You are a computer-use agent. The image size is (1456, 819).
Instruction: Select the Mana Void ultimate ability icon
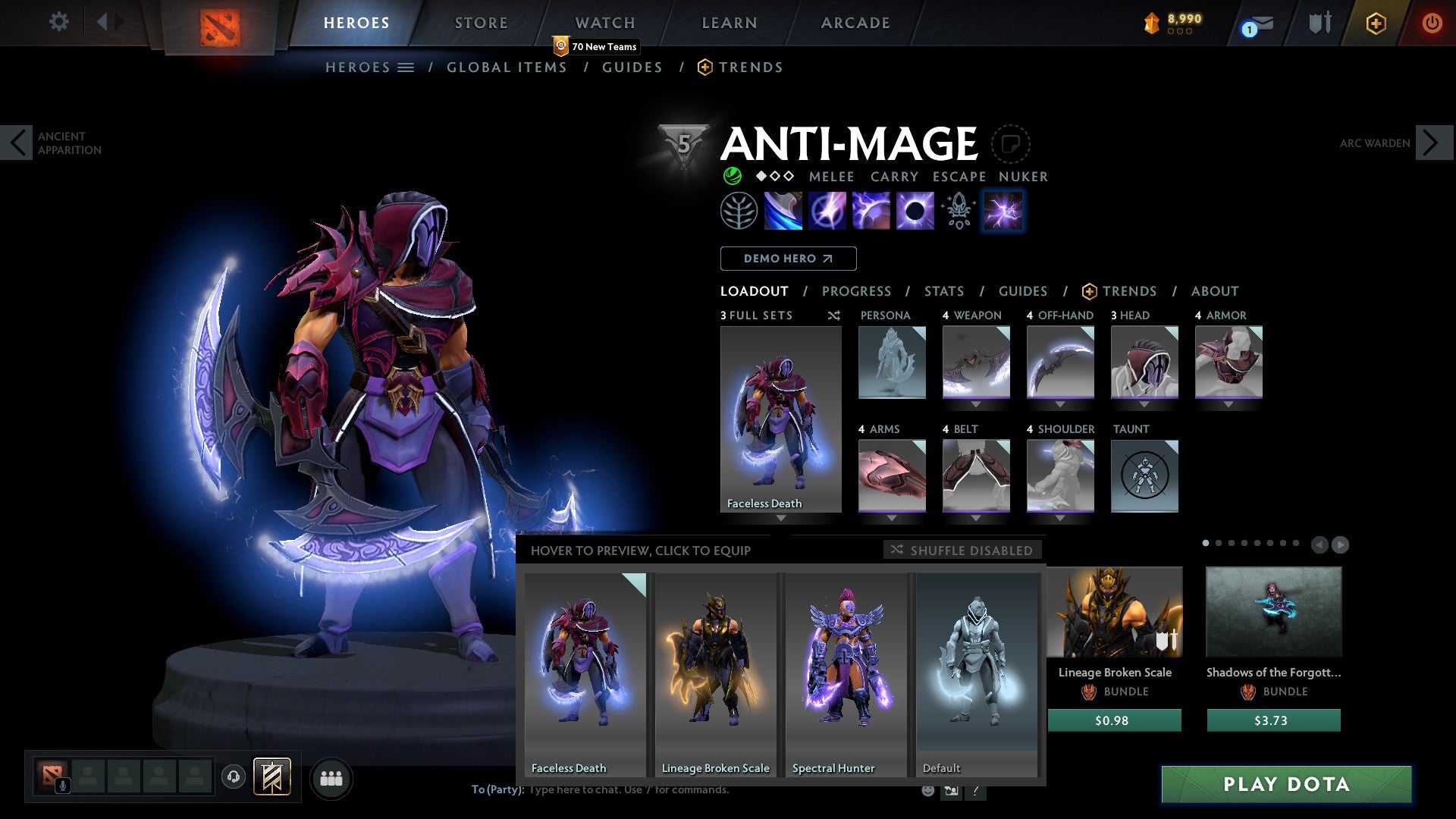pyautogui.click(x=916, y=210)
